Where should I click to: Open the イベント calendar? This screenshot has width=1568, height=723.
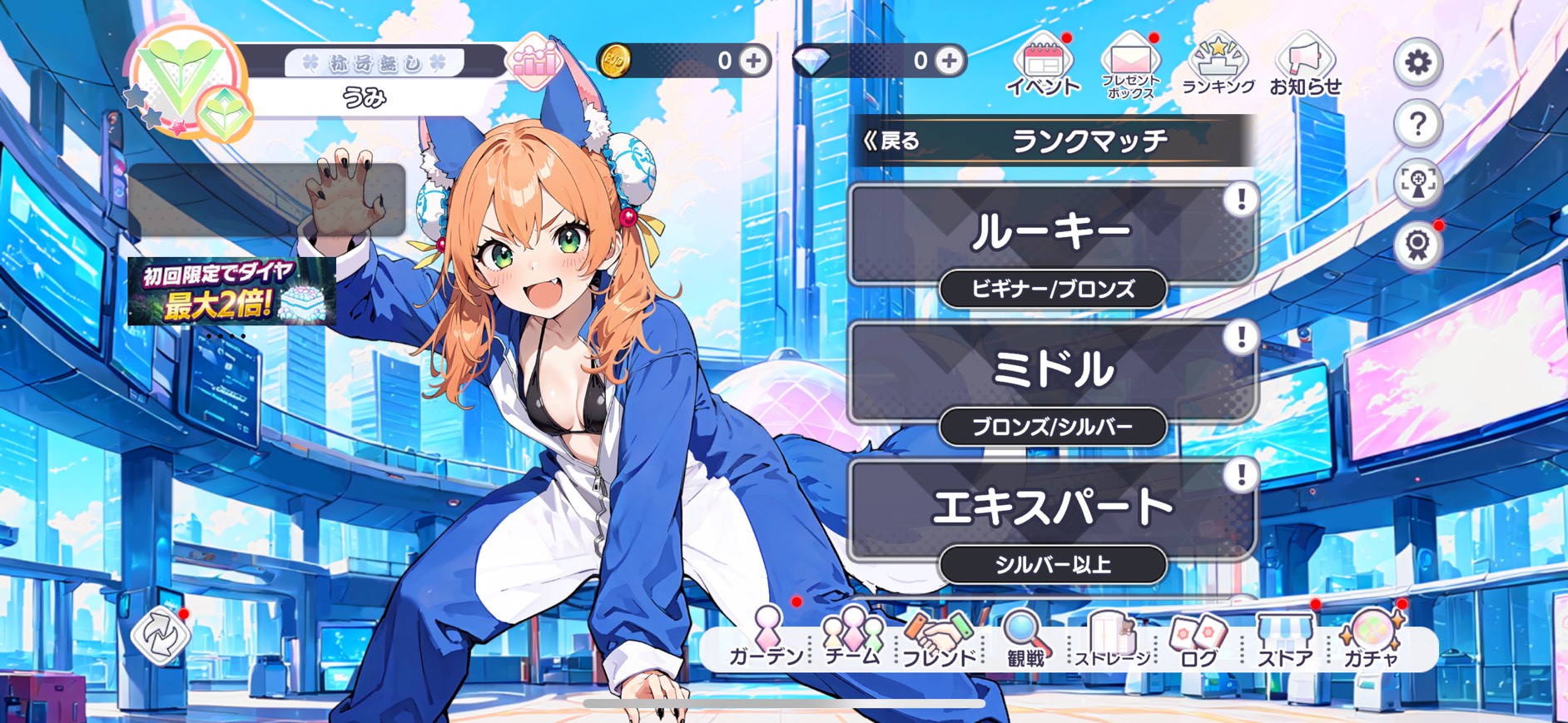(x=1043, y=67)
